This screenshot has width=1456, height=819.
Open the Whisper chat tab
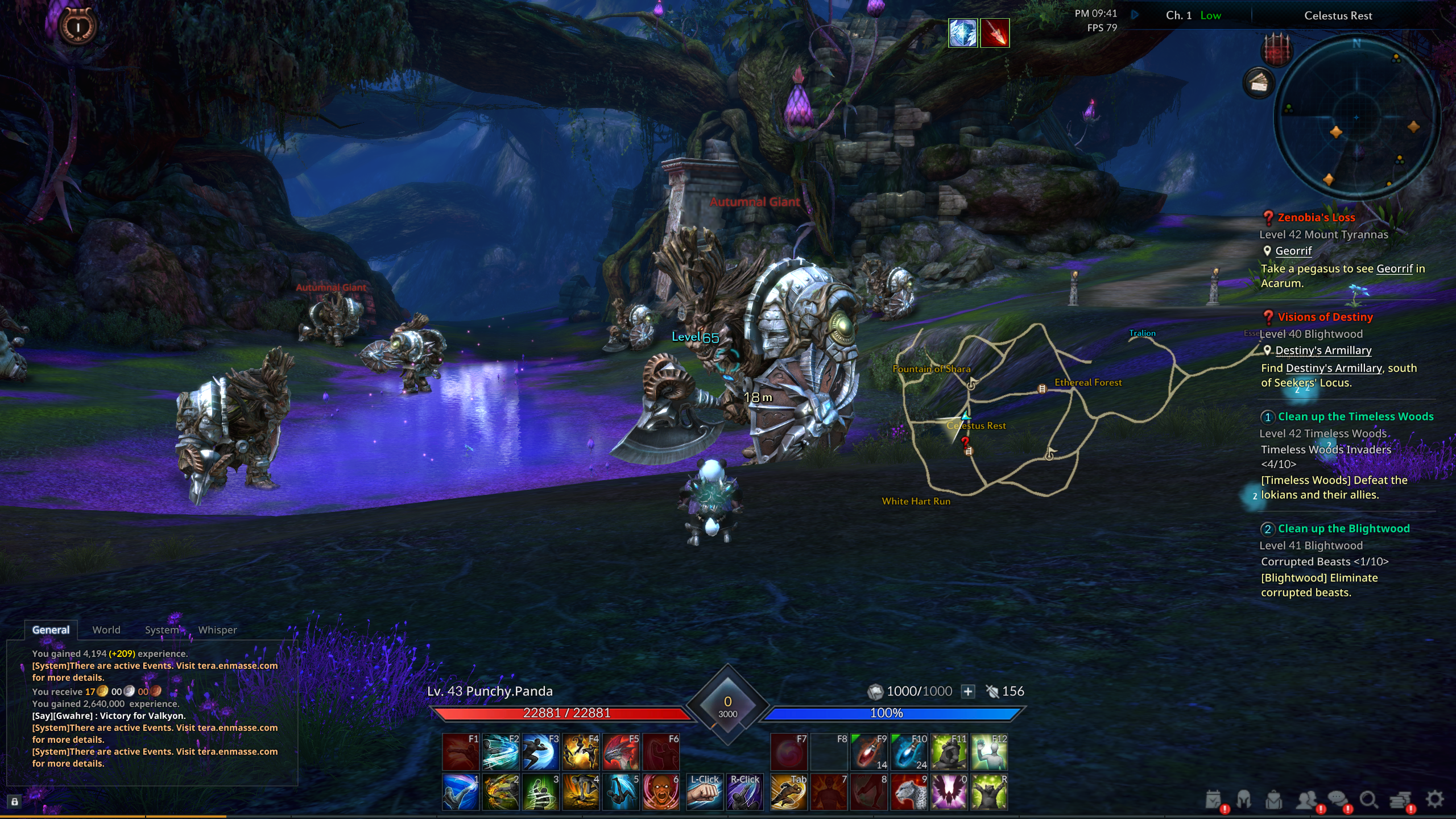pyautogui.click(x=217, y=630)
